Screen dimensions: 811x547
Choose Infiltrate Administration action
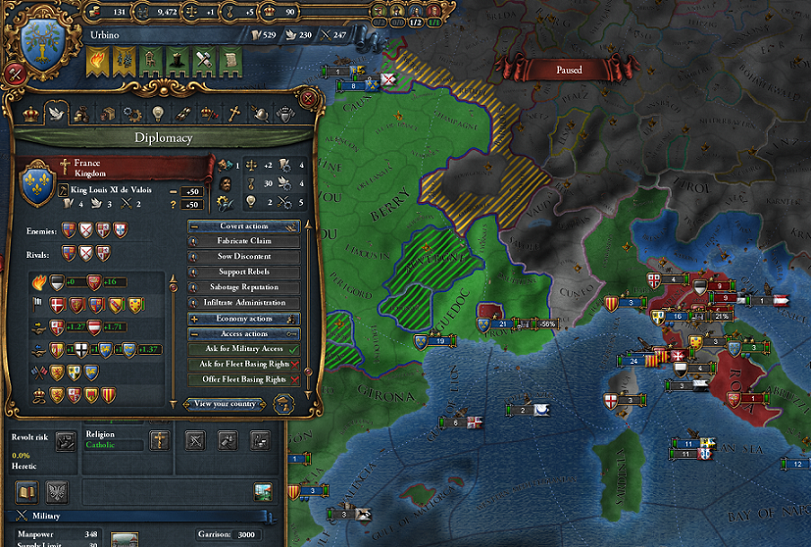click(245, 302)
